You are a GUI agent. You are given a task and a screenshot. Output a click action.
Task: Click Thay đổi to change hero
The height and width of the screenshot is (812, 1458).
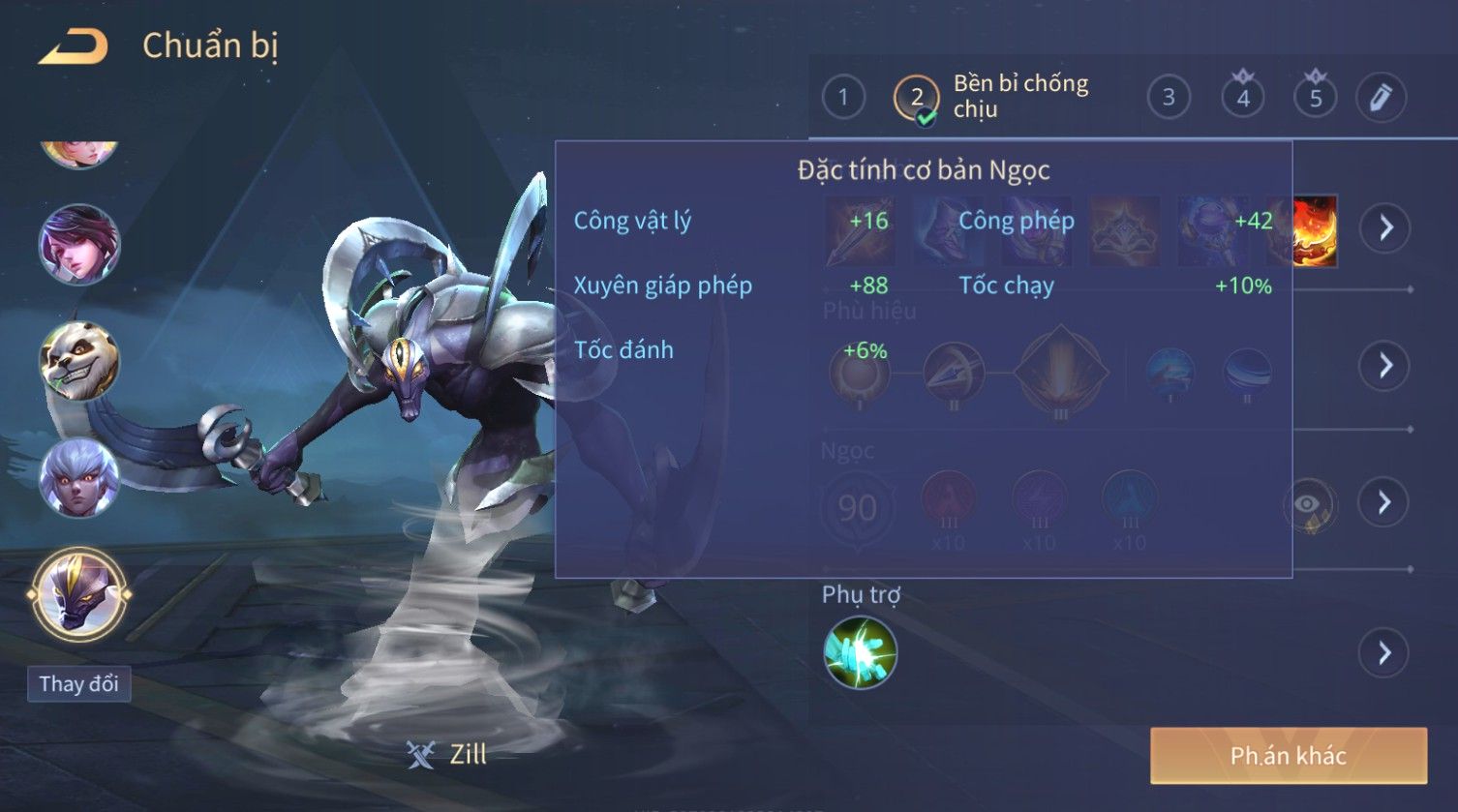(78, 684)
